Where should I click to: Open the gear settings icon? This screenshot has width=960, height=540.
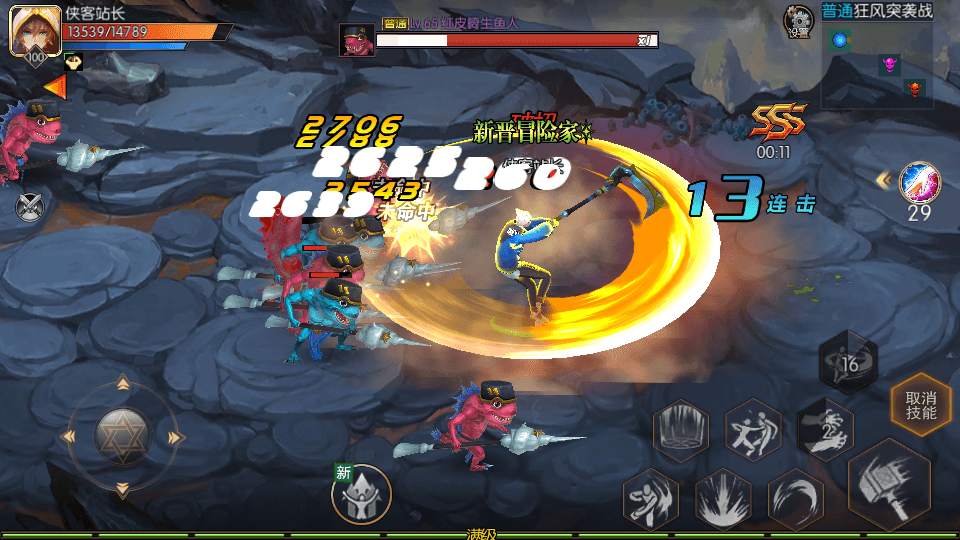point(798,18)
